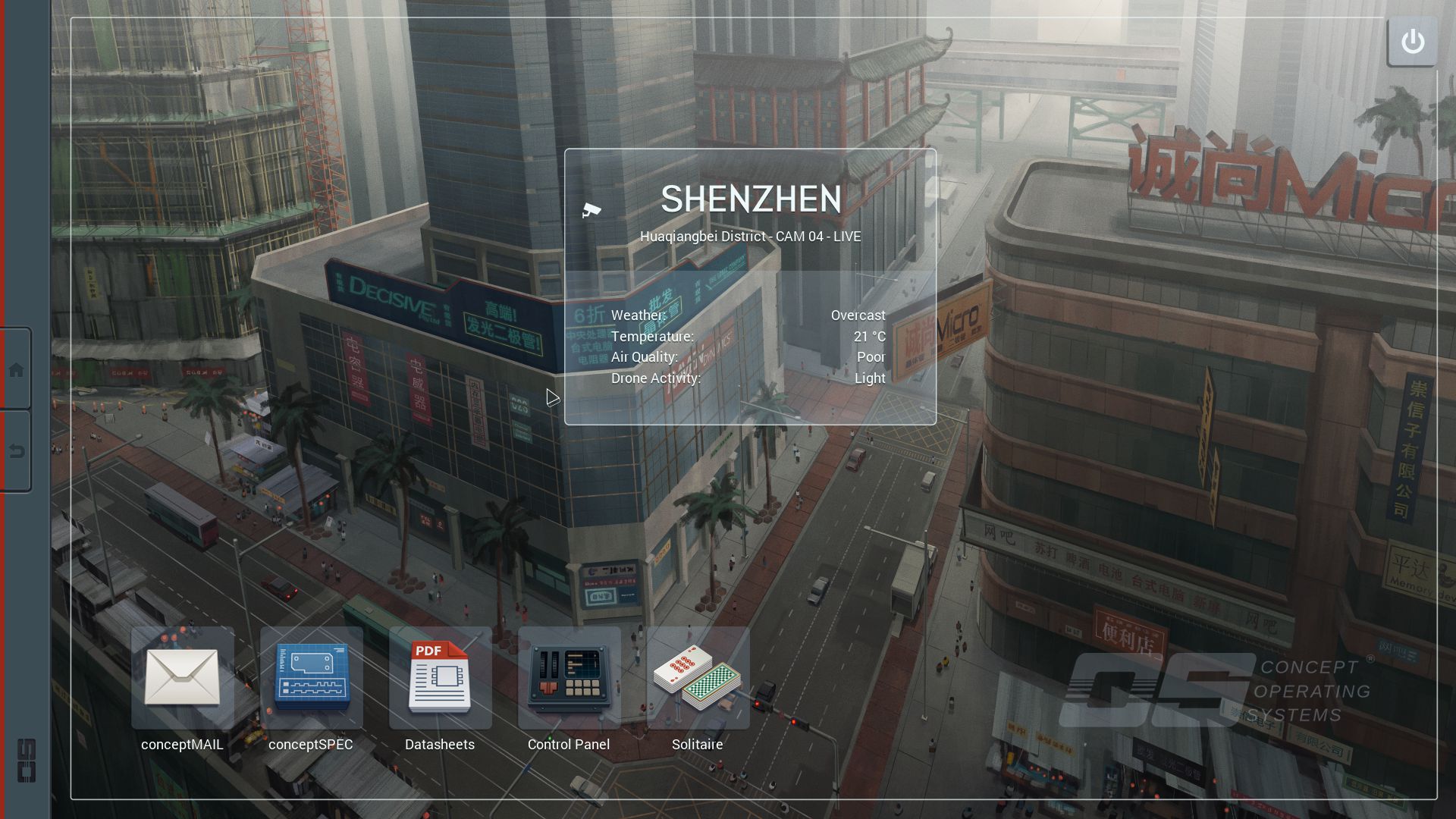This screenshot has width=1456, height=819.
Task: Select the Huaqiangbei District CAM 04 label
Action: (x=752, y=236)
